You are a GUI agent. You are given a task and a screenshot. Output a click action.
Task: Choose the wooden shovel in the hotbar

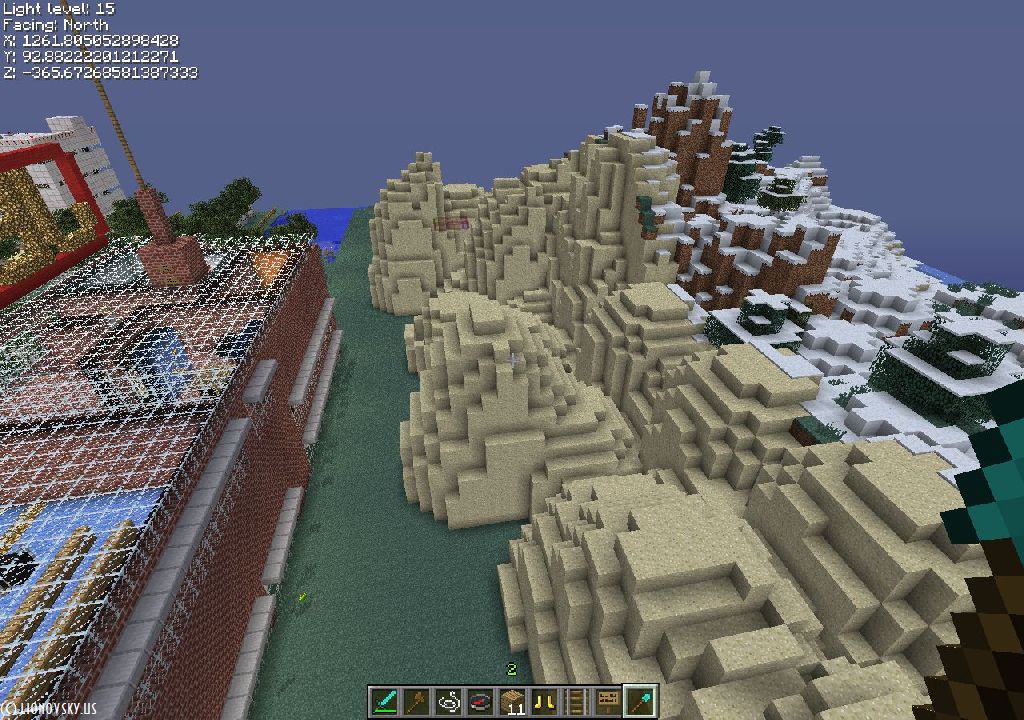coord(417,701)
